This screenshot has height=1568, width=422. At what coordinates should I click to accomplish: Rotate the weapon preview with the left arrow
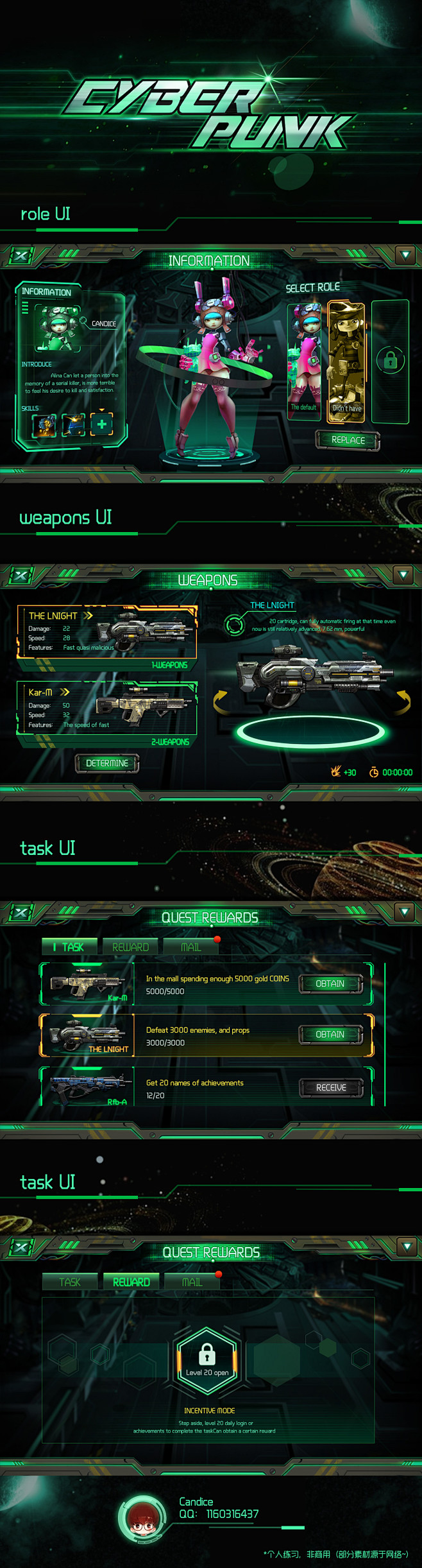click(220, 700)
